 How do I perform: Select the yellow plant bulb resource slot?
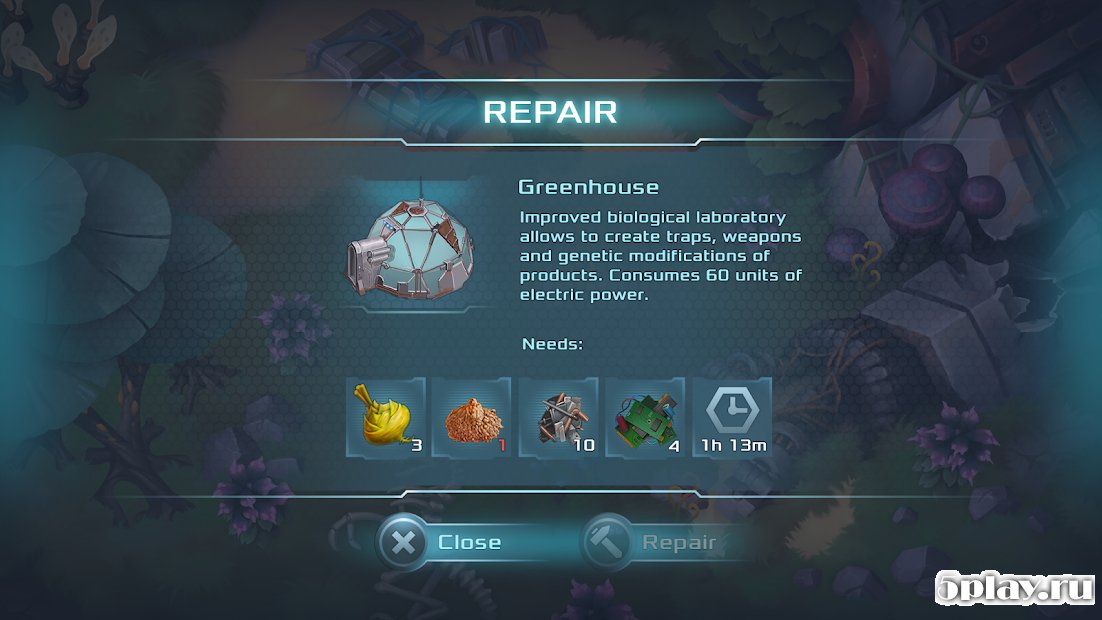386,417
